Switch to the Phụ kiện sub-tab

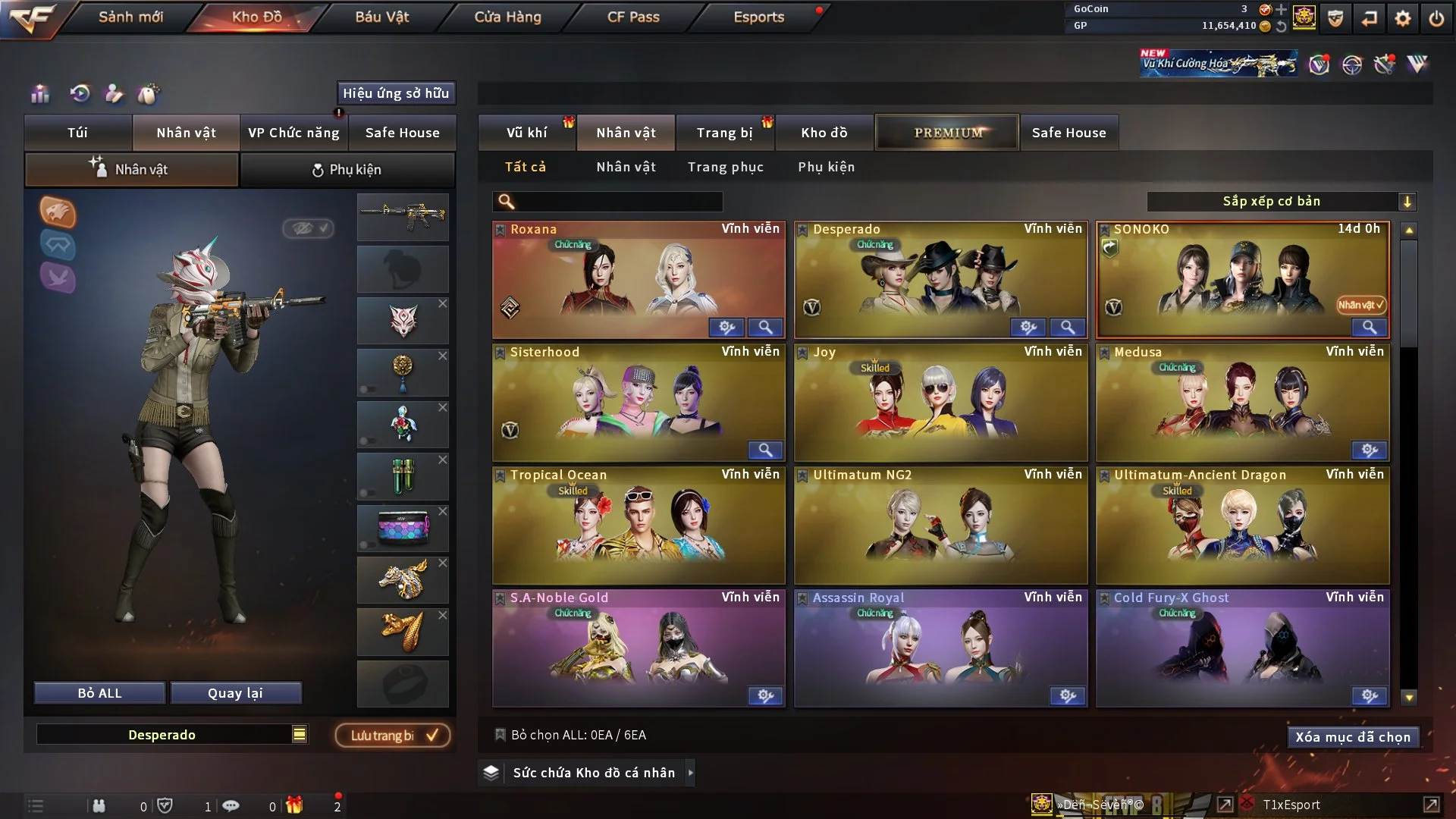347,170
